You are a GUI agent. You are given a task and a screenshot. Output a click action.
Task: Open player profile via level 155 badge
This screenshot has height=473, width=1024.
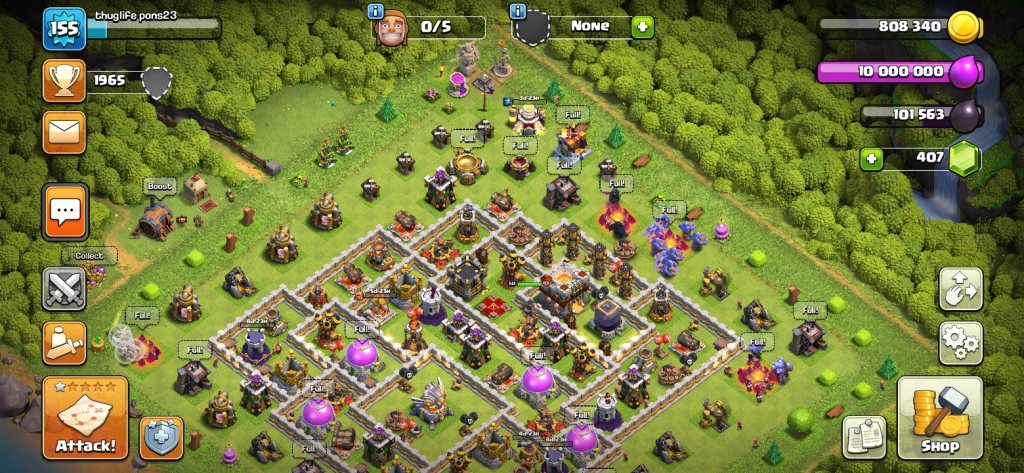[x=63, y=29]
